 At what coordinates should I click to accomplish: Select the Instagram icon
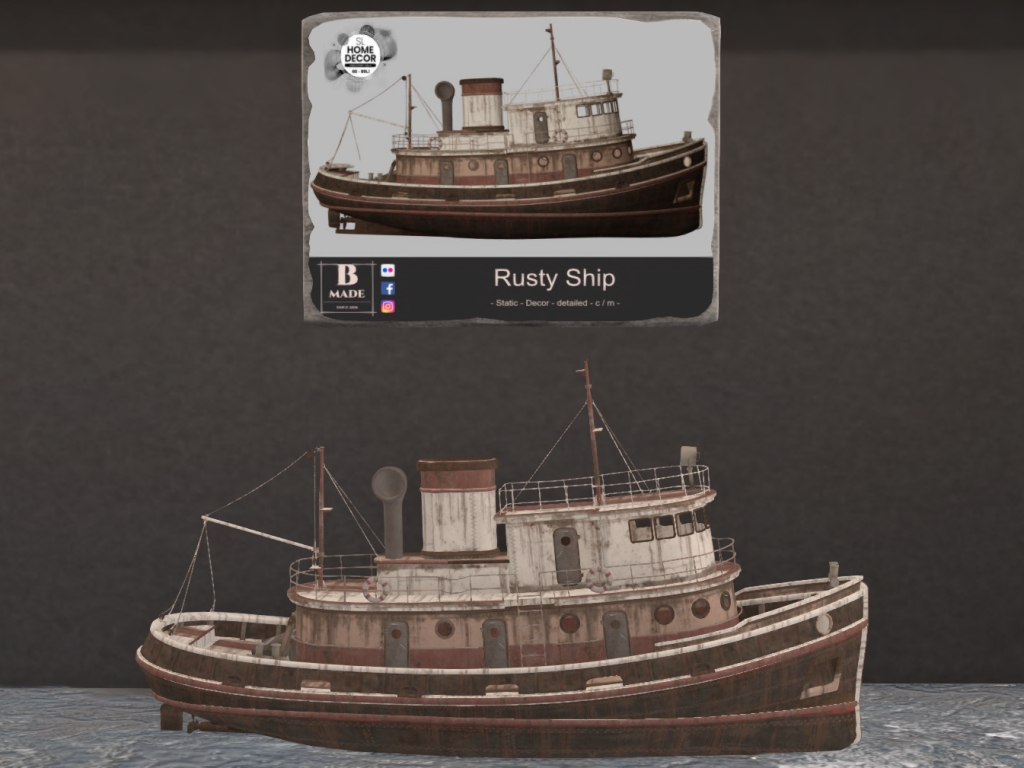(388, 307)
